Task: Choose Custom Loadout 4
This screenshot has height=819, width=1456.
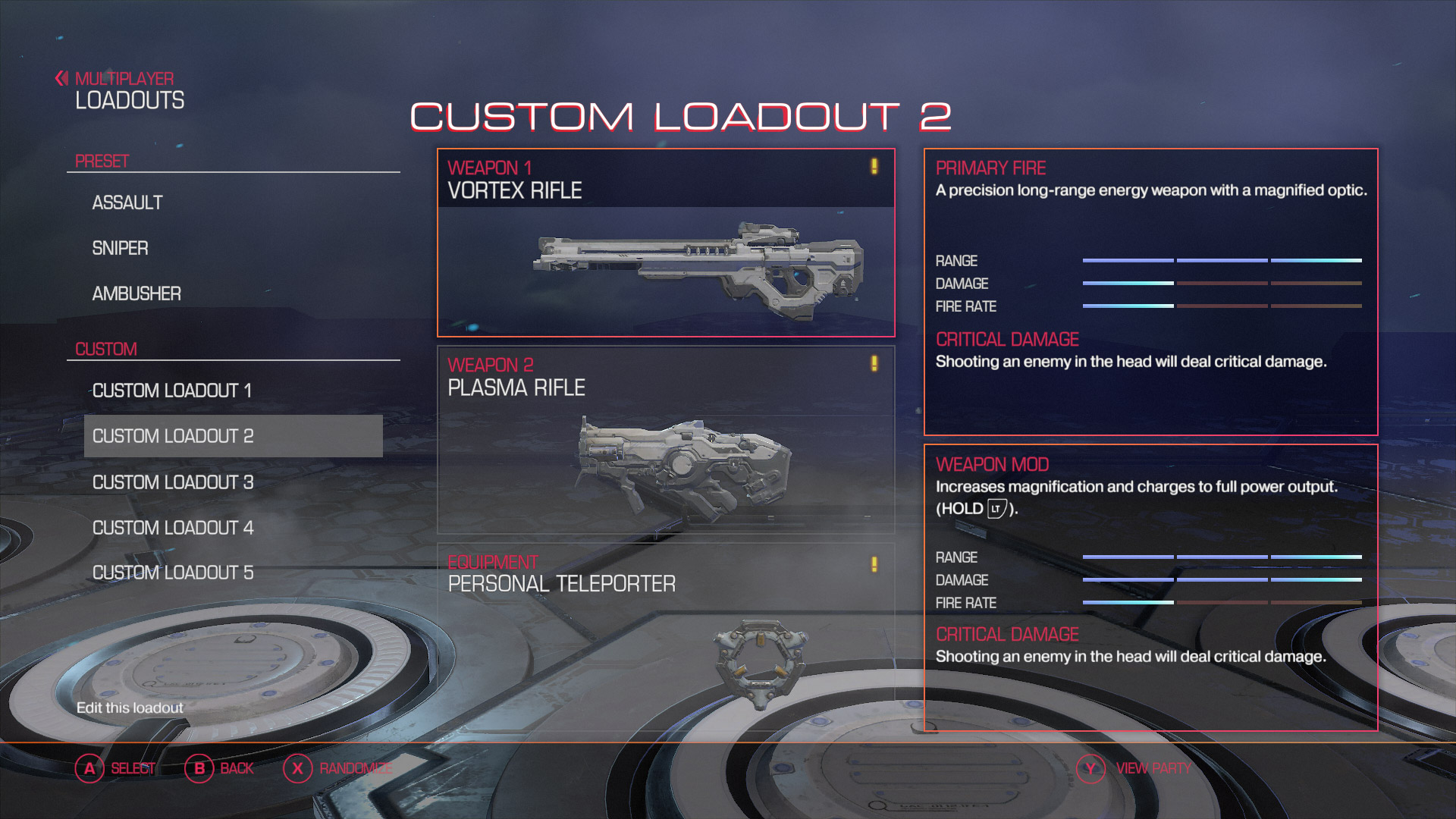Action: click(173, 528)
